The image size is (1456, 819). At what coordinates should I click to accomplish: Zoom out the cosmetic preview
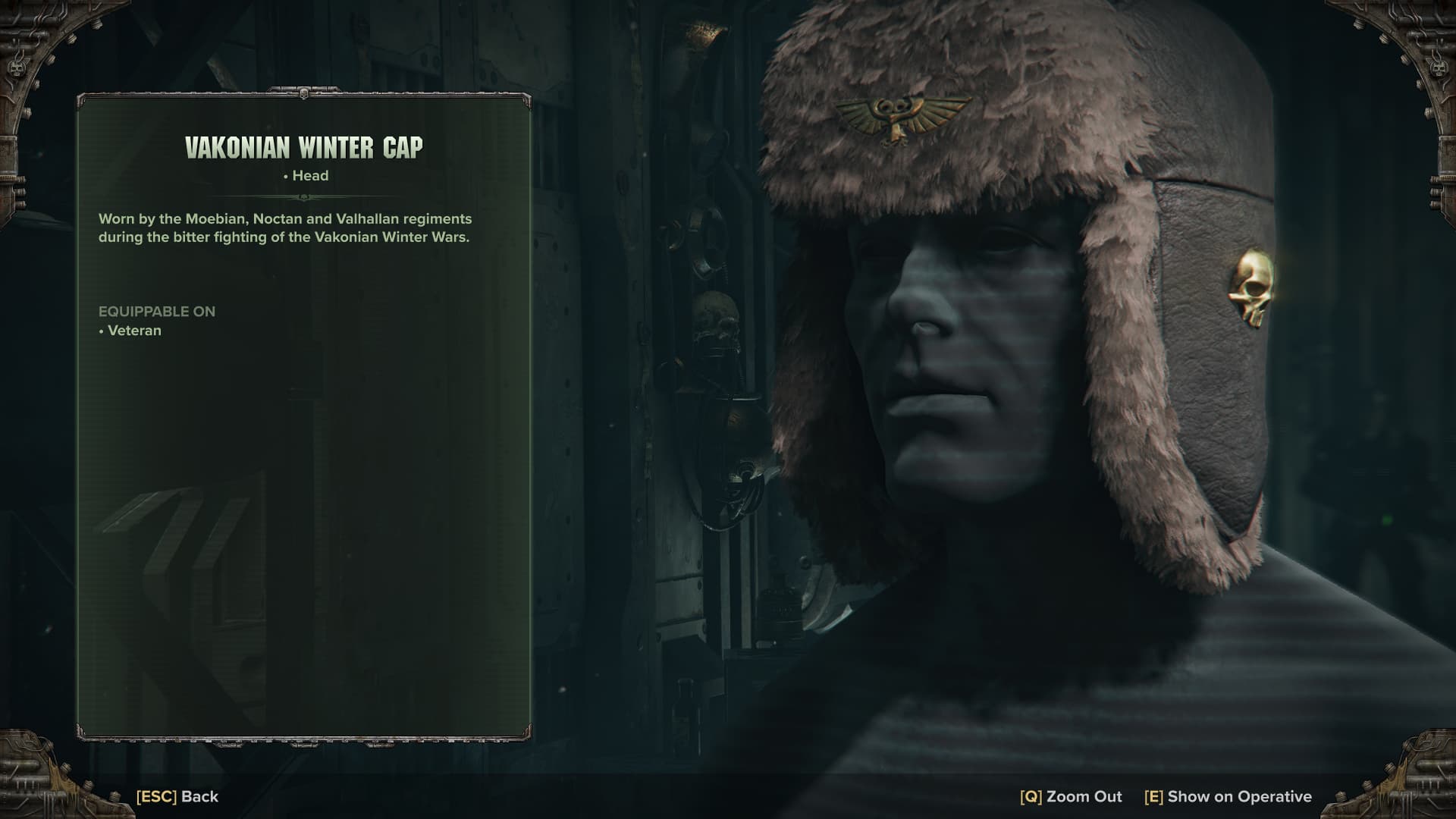(x=1071, y=796)
